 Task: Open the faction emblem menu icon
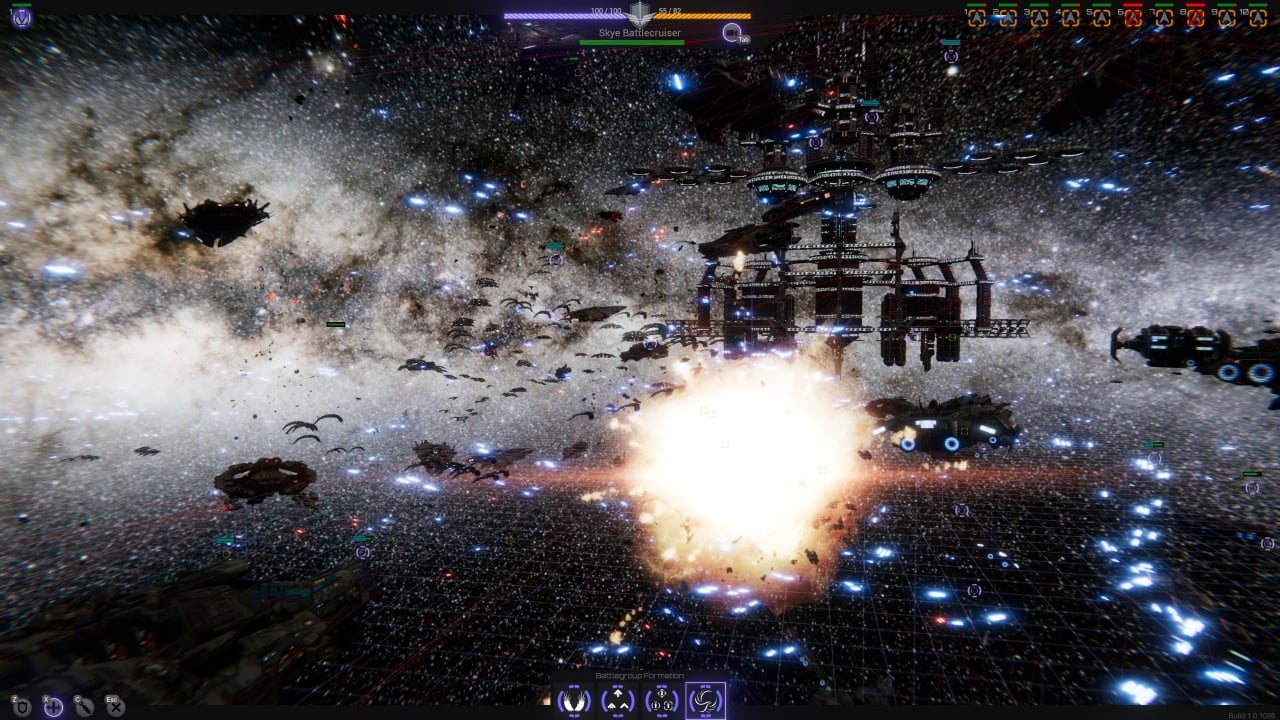pos(21,17)
